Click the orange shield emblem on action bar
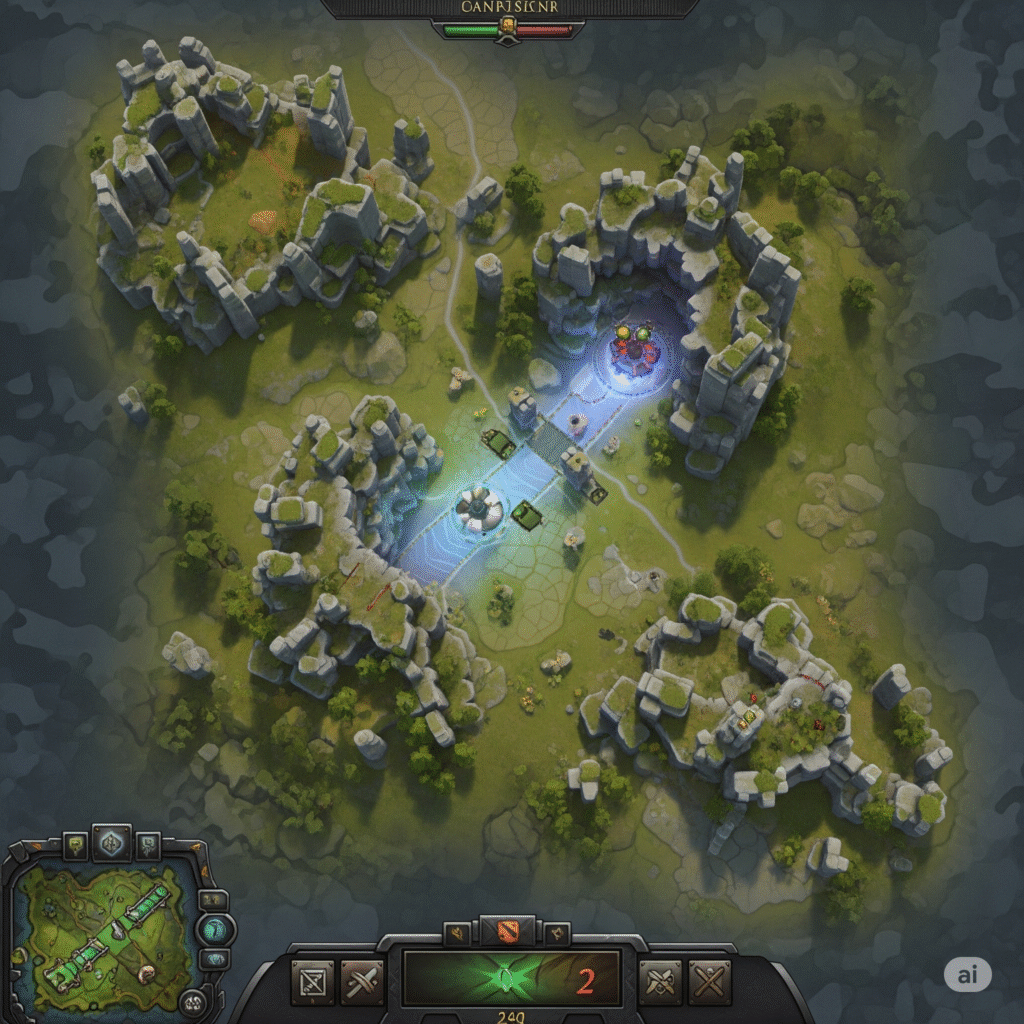Image resolution: width=1024 pixels, height=1024 pixels. click(506, 931)
